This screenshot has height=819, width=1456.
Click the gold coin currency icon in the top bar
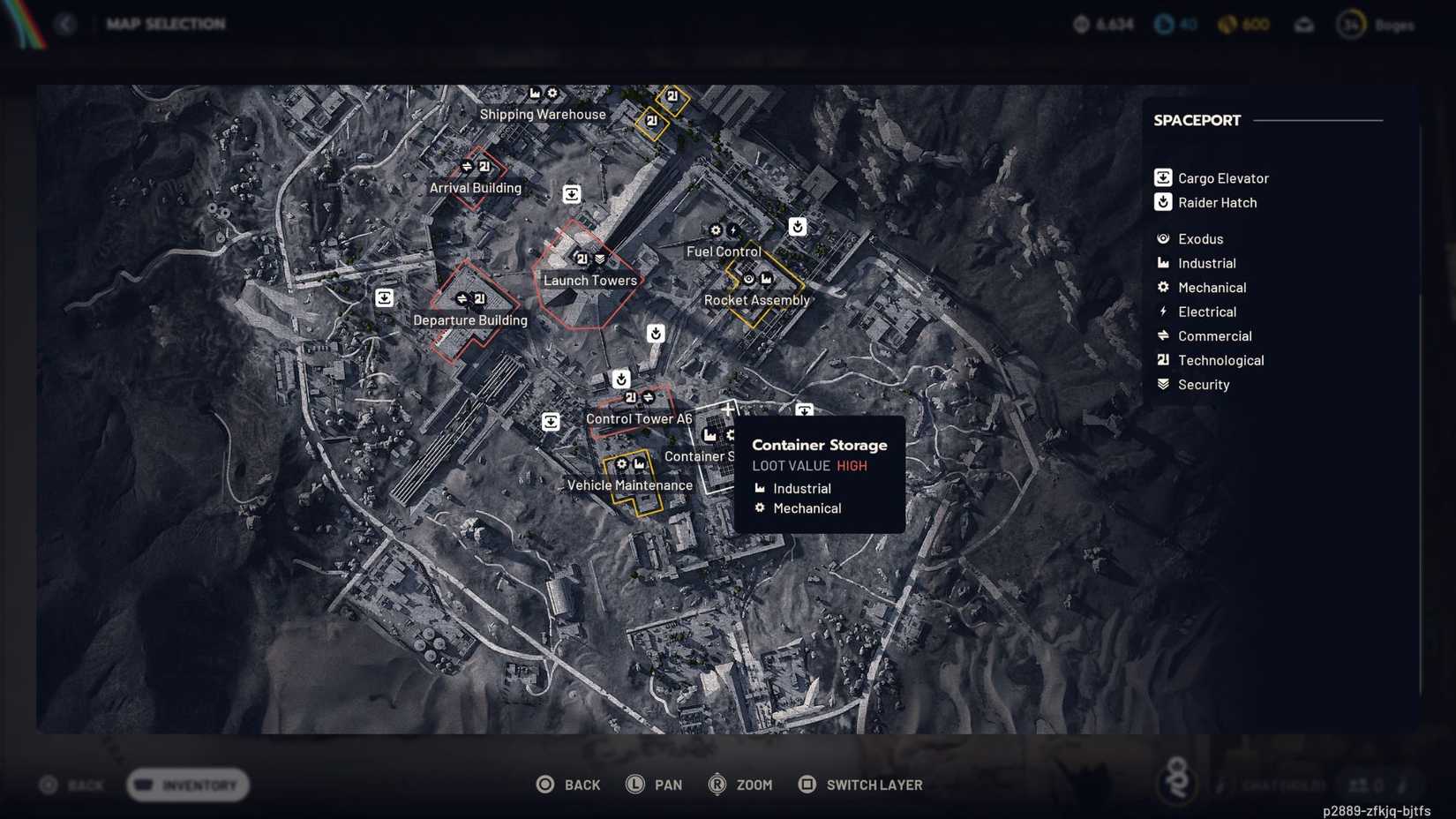click(x=1226, y=24)
